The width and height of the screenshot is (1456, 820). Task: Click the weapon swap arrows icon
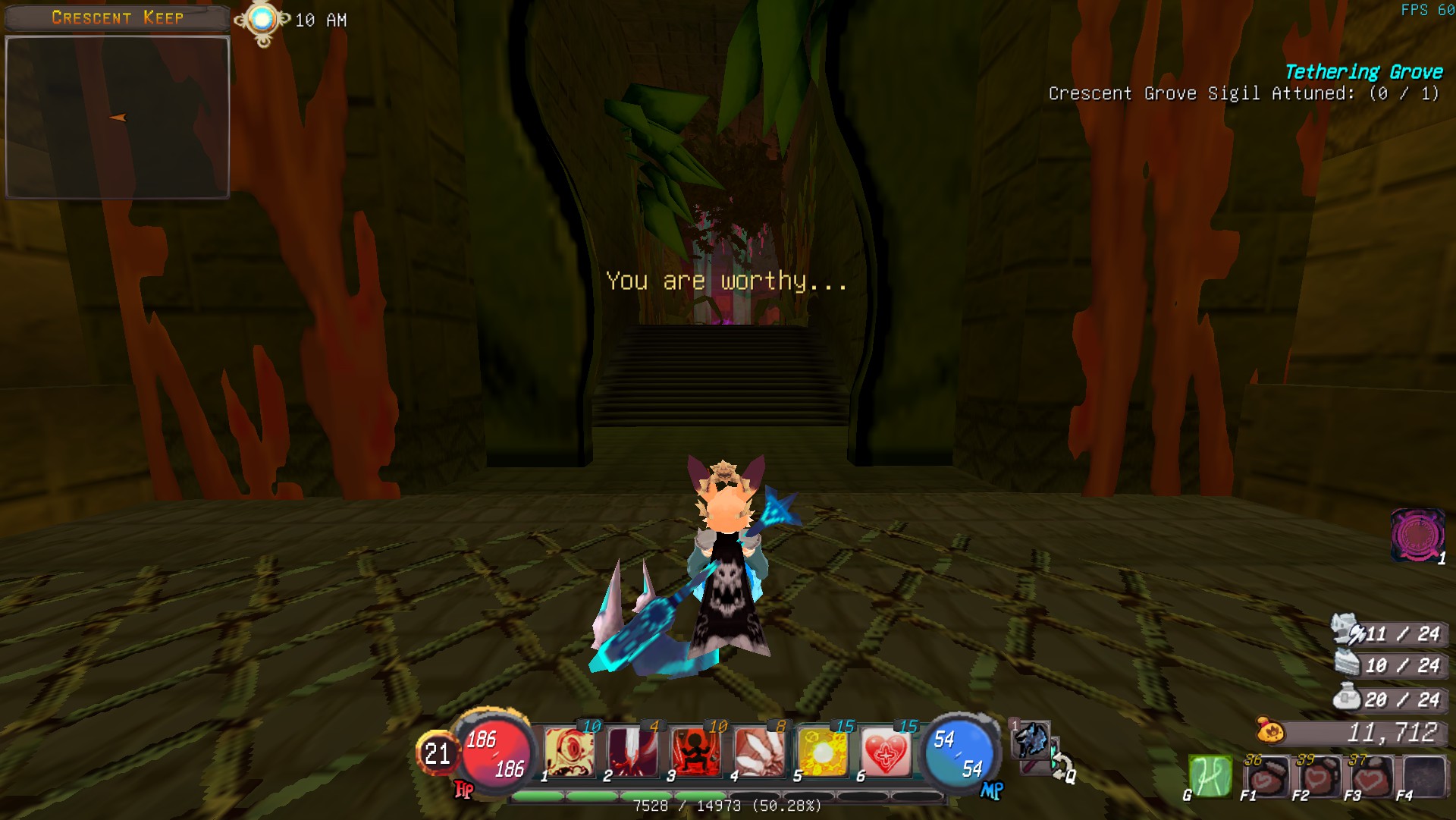[1060, 765]
